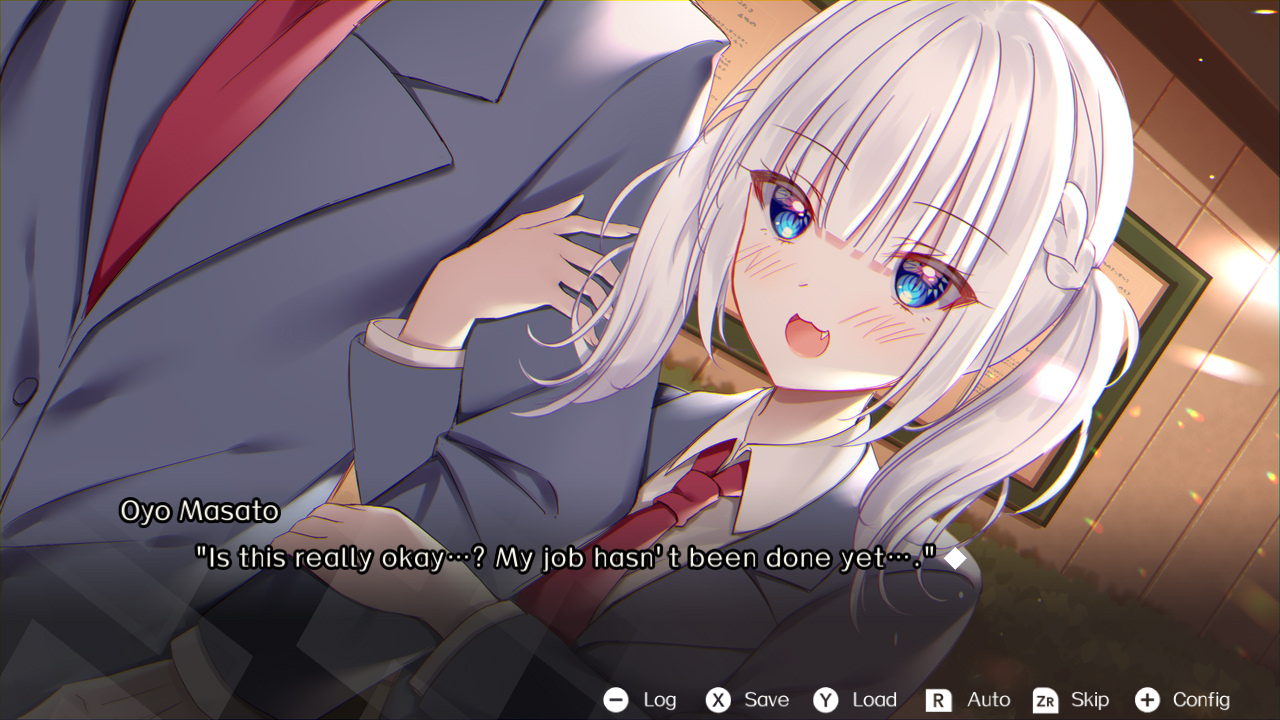Open the Config settings menu

(1202, 700)
